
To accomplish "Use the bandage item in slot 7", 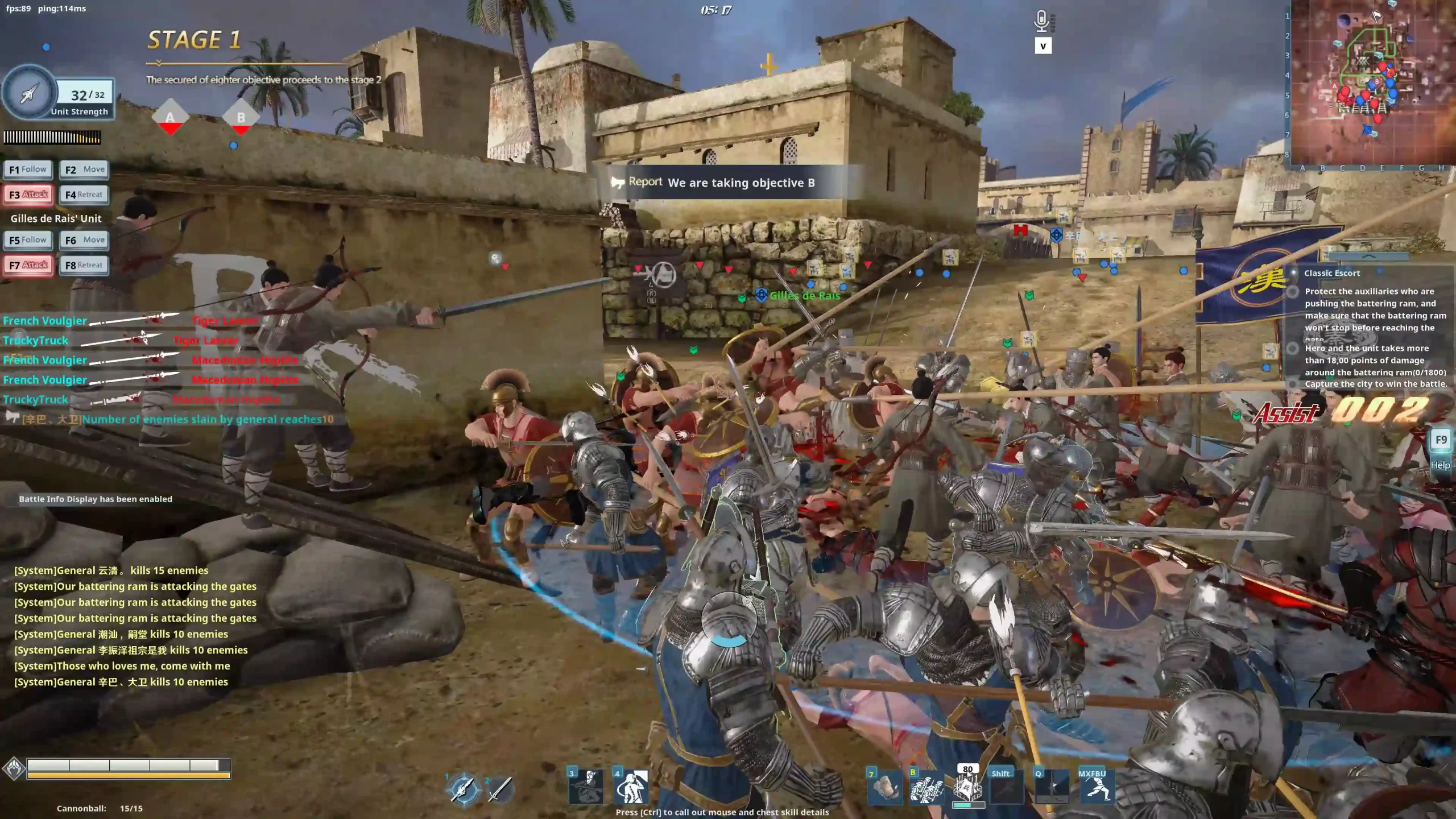I will click(885, 788).
